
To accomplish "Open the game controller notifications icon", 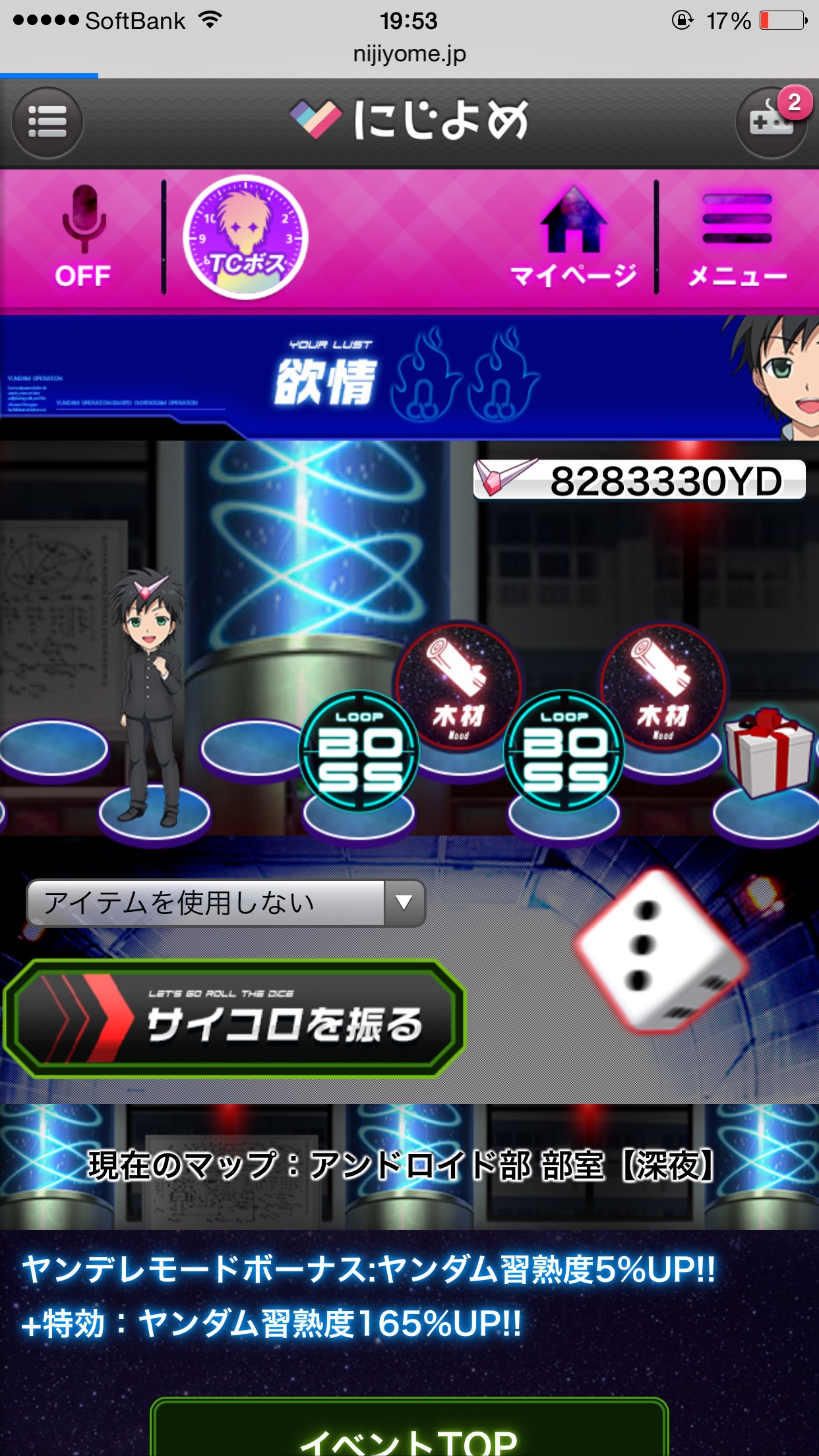I will tap(770, 123).
